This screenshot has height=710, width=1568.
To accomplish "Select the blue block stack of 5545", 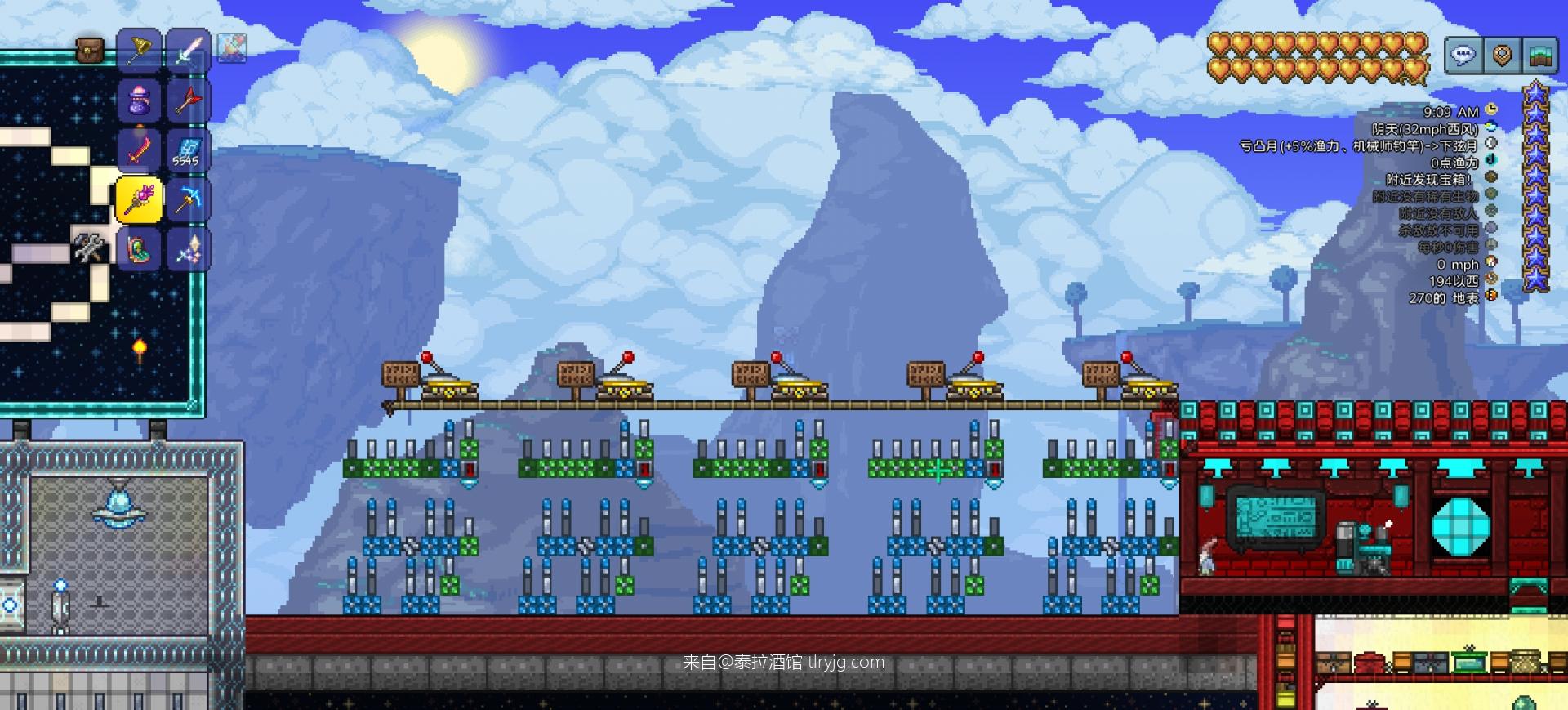I will point(188,150).
